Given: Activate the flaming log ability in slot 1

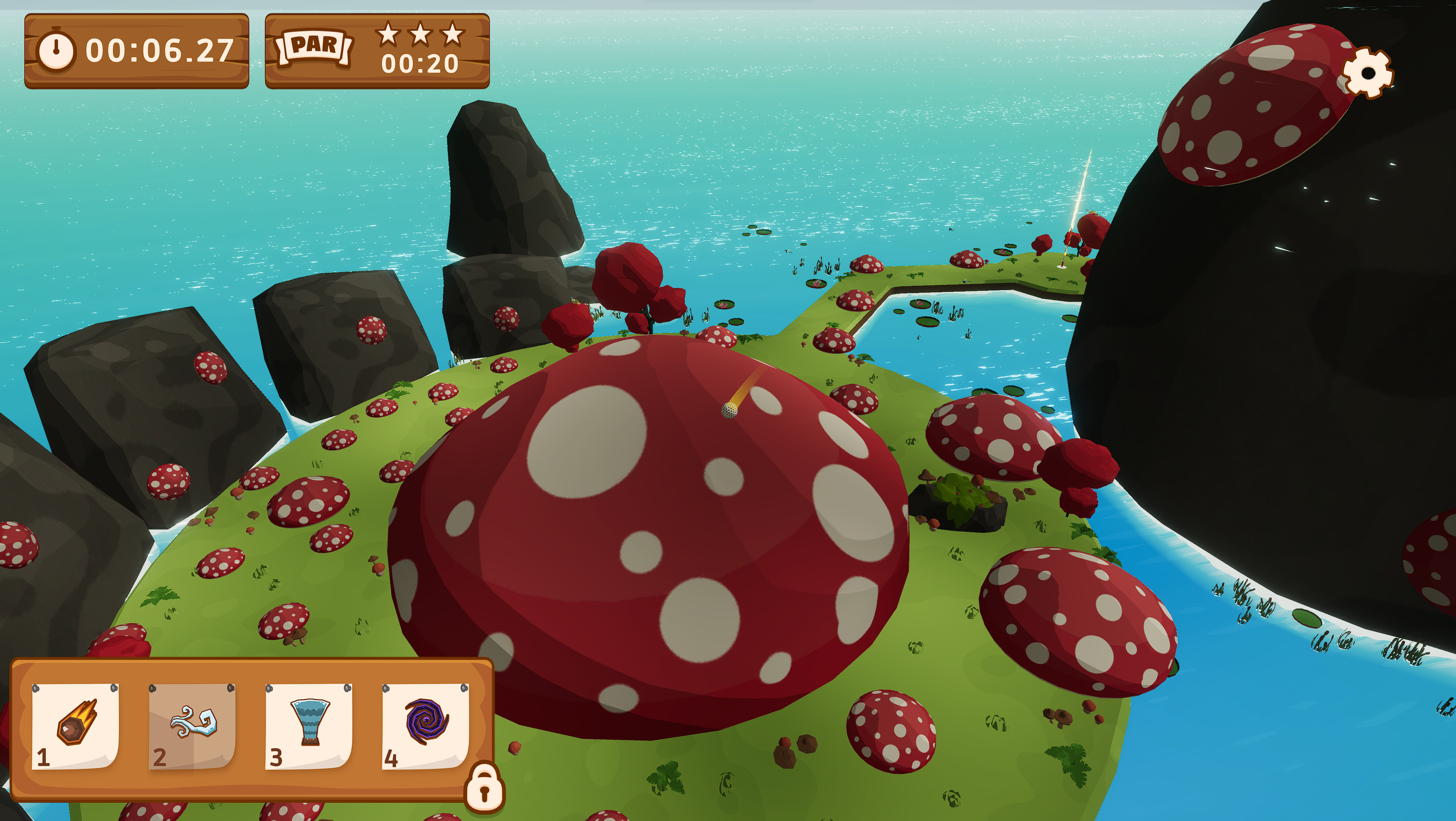Looking at the screenshot, I should (x=76, y=726).
